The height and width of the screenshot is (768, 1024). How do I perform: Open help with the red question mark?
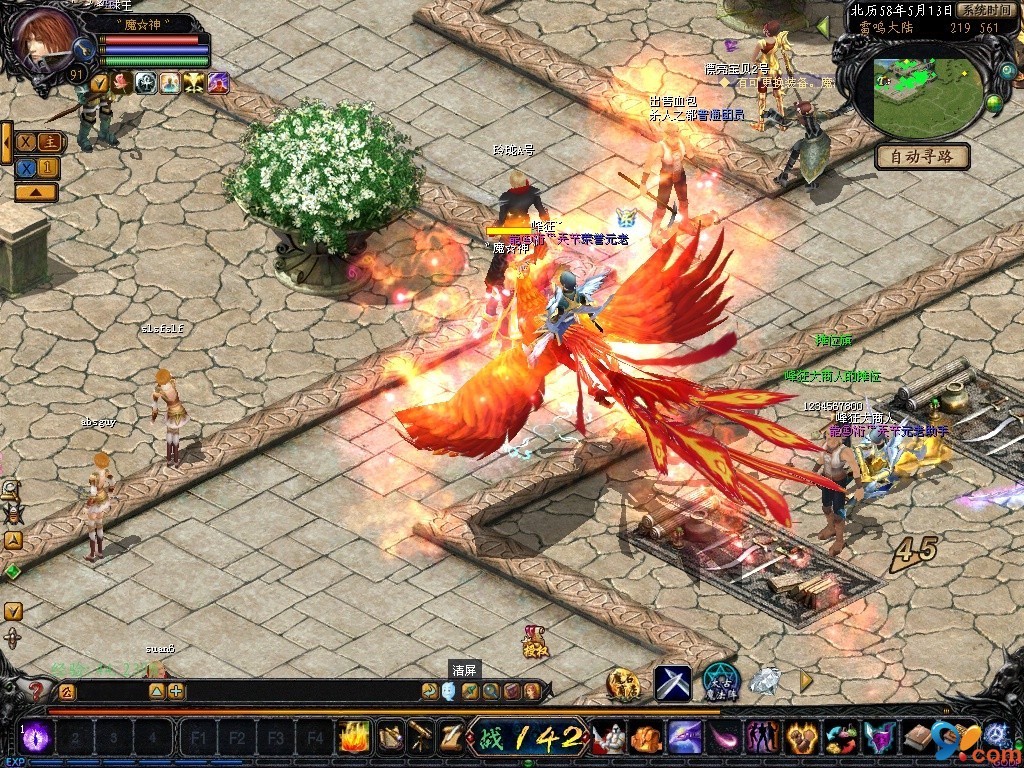point(38,691)
